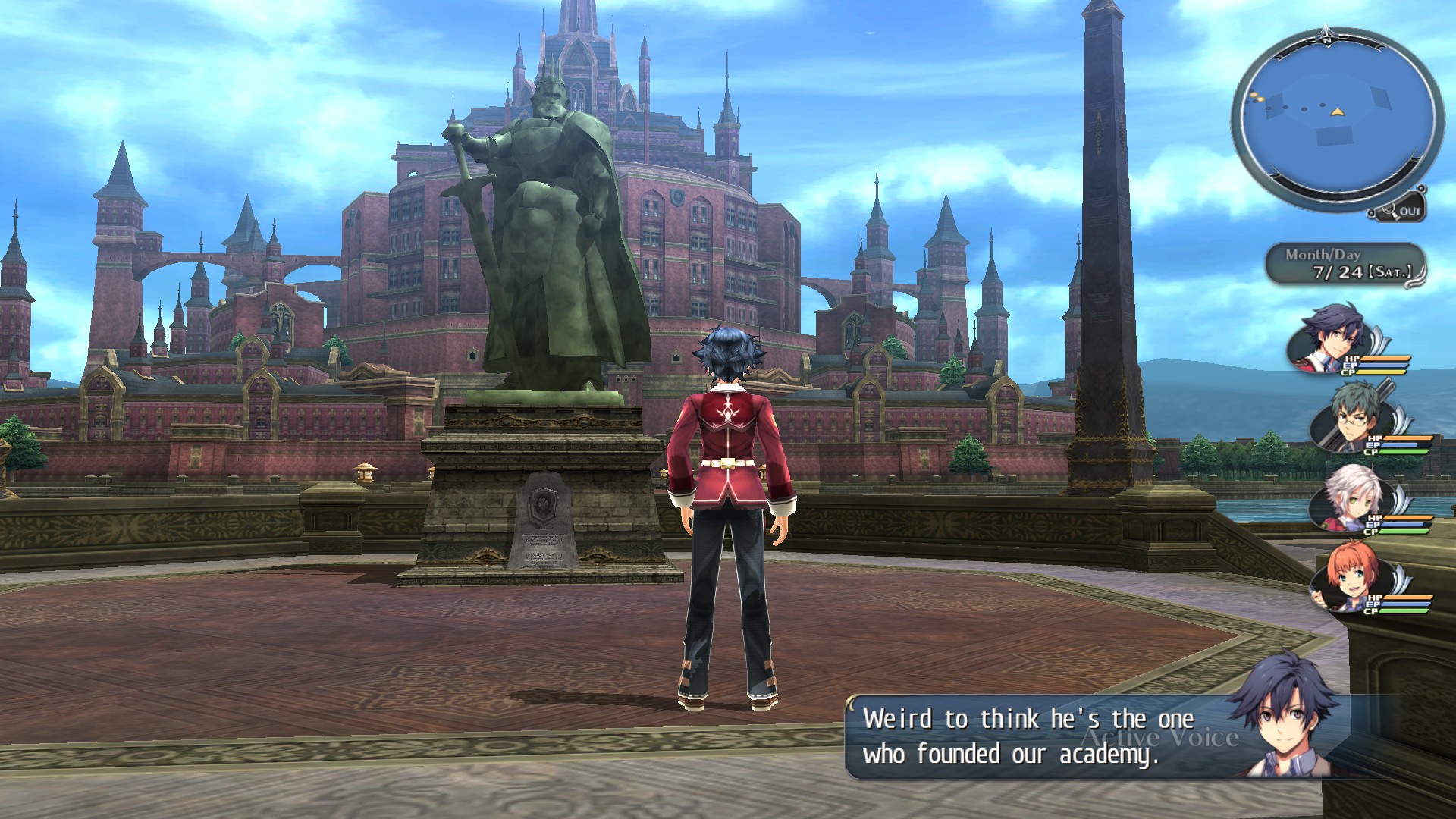
Task: Click the Active Voice dialogue box
Action: click(x=1062, y=737)
